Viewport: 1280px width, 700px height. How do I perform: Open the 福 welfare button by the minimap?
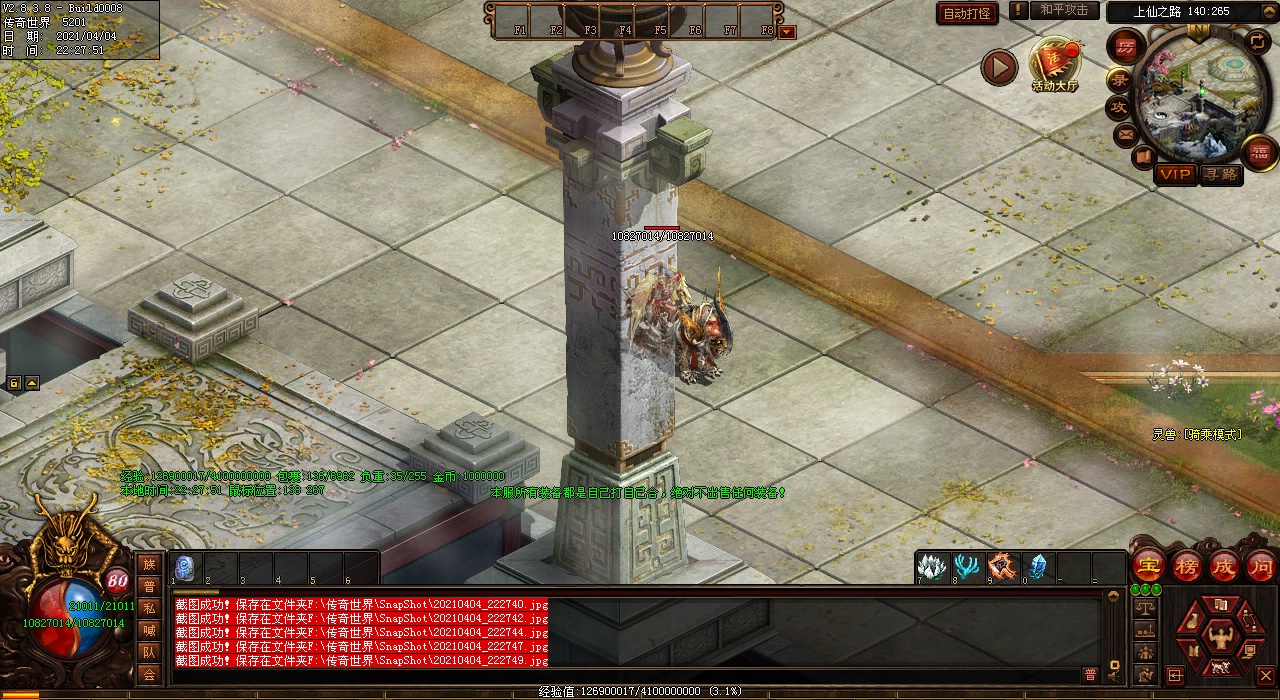pos(1258,152)
